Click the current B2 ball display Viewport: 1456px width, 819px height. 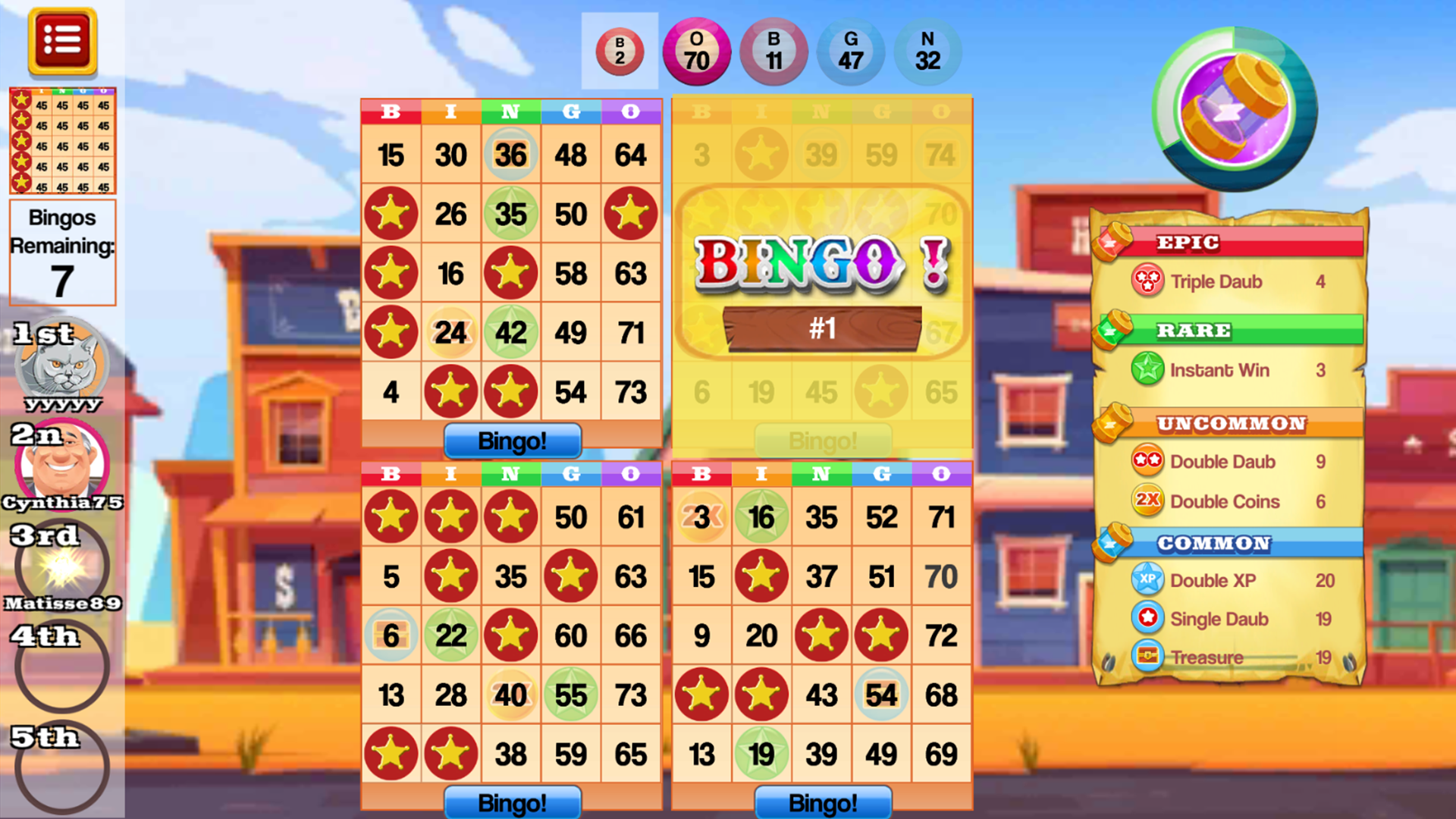click(x=620, y=52)
